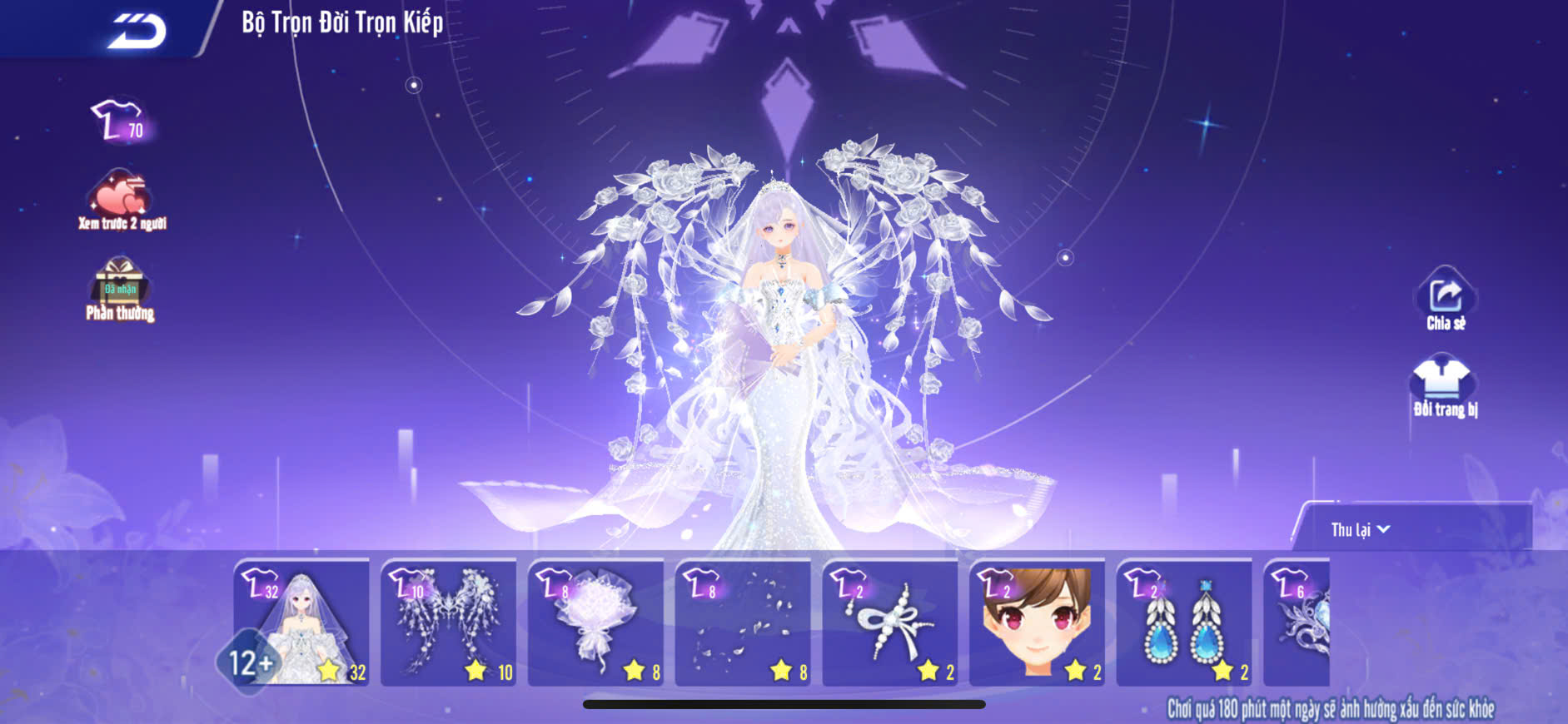Tap the Chia sẻ share button
This screenshot has width=1568, height=724.
point(1446,300)
